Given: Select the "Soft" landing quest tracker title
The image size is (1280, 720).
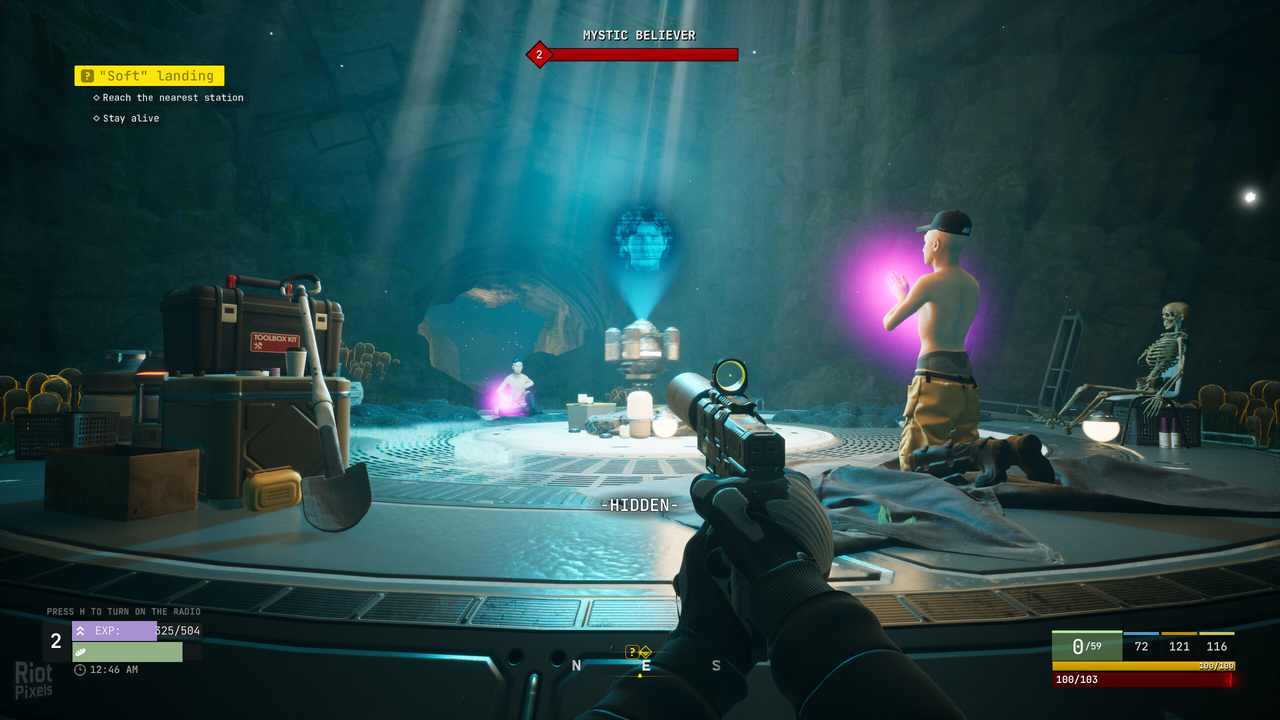Looking at the screenshot, I should coord(149,76).
